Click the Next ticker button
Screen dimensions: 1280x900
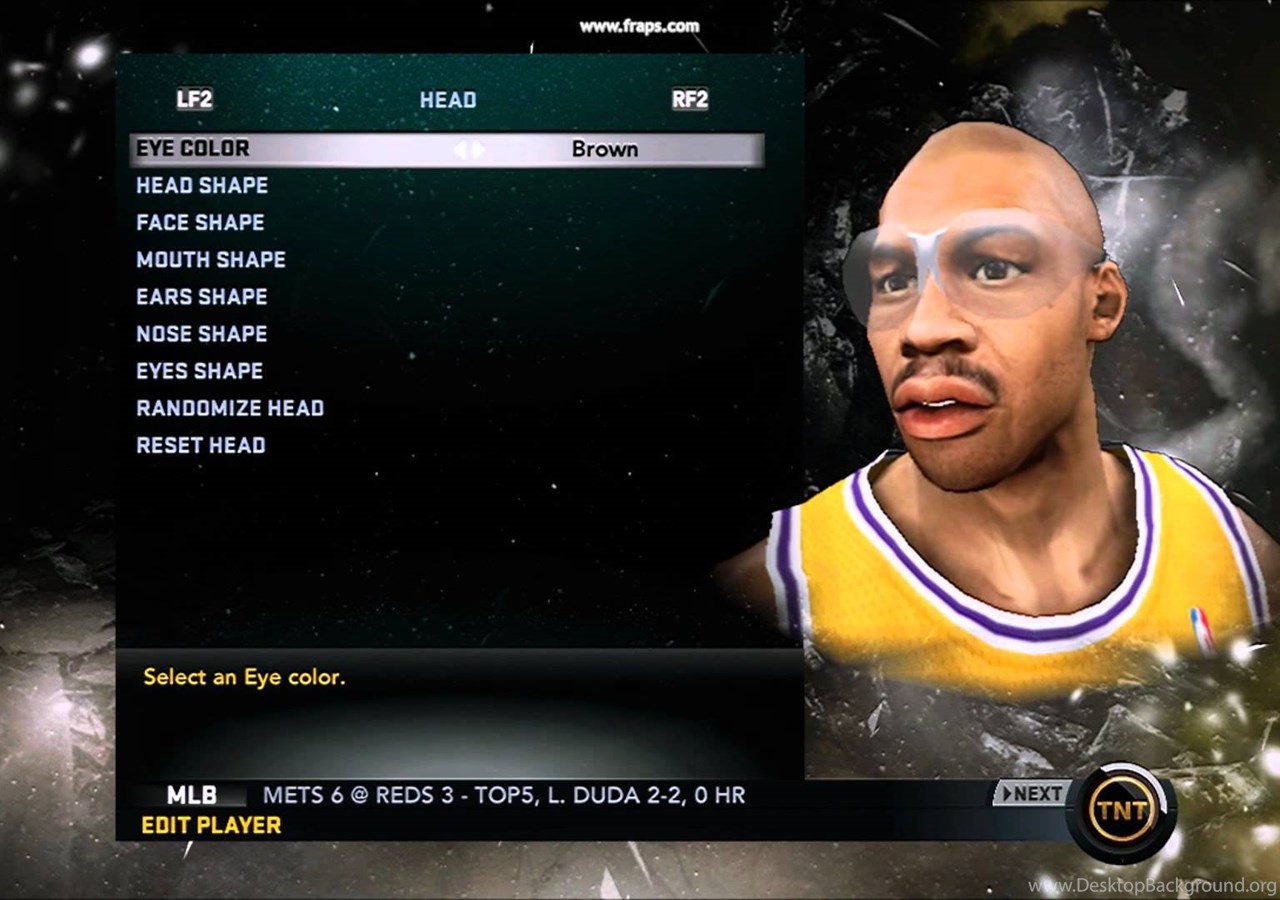coord(1030,794)
